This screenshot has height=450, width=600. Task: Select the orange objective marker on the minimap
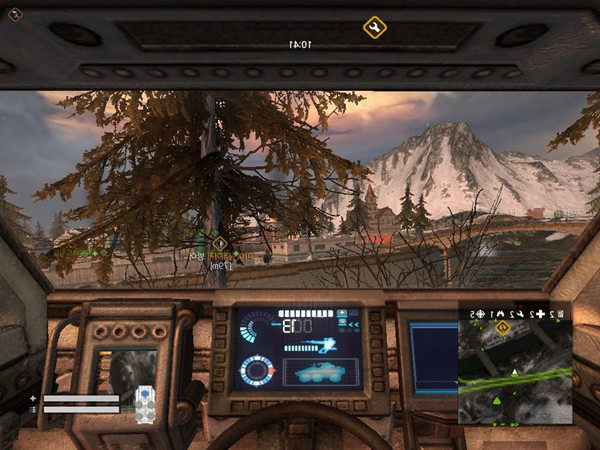click(x=503, y=329)
